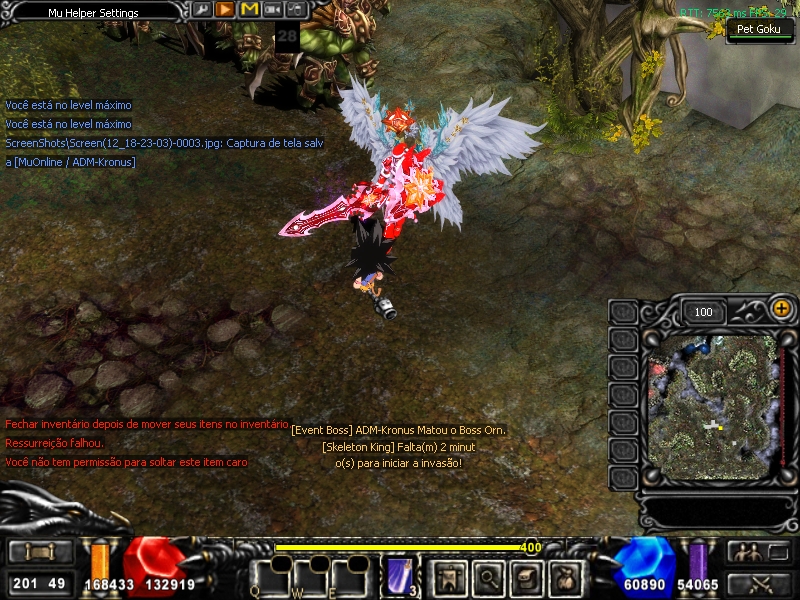Click the yellow M button
800x600 pixels.
coord(249,10)
